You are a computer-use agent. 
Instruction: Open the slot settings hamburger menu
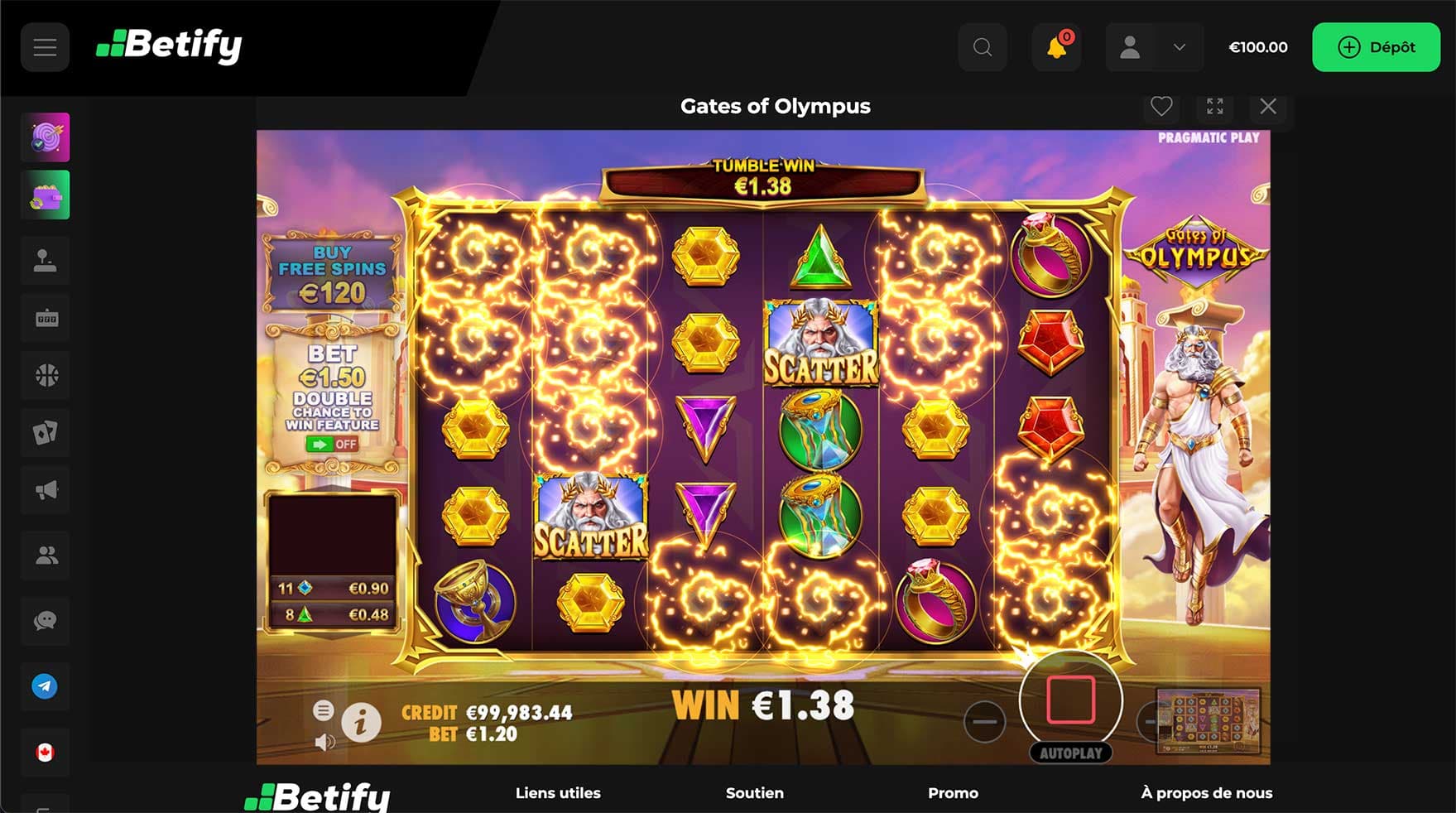tap(324, 710)
